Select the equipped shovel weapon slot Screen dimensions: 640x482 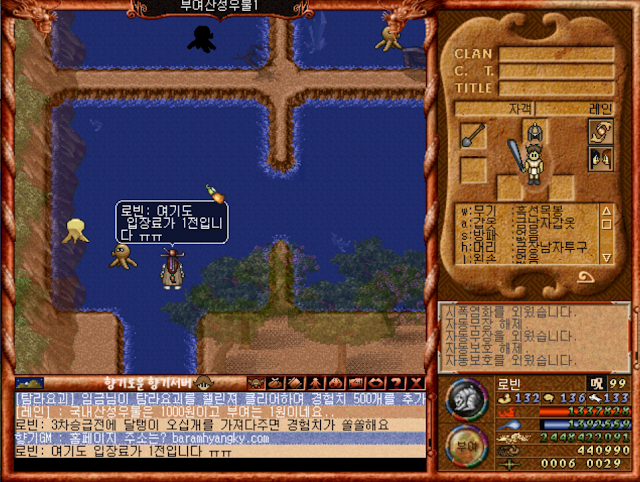click(x=473, y=135)
